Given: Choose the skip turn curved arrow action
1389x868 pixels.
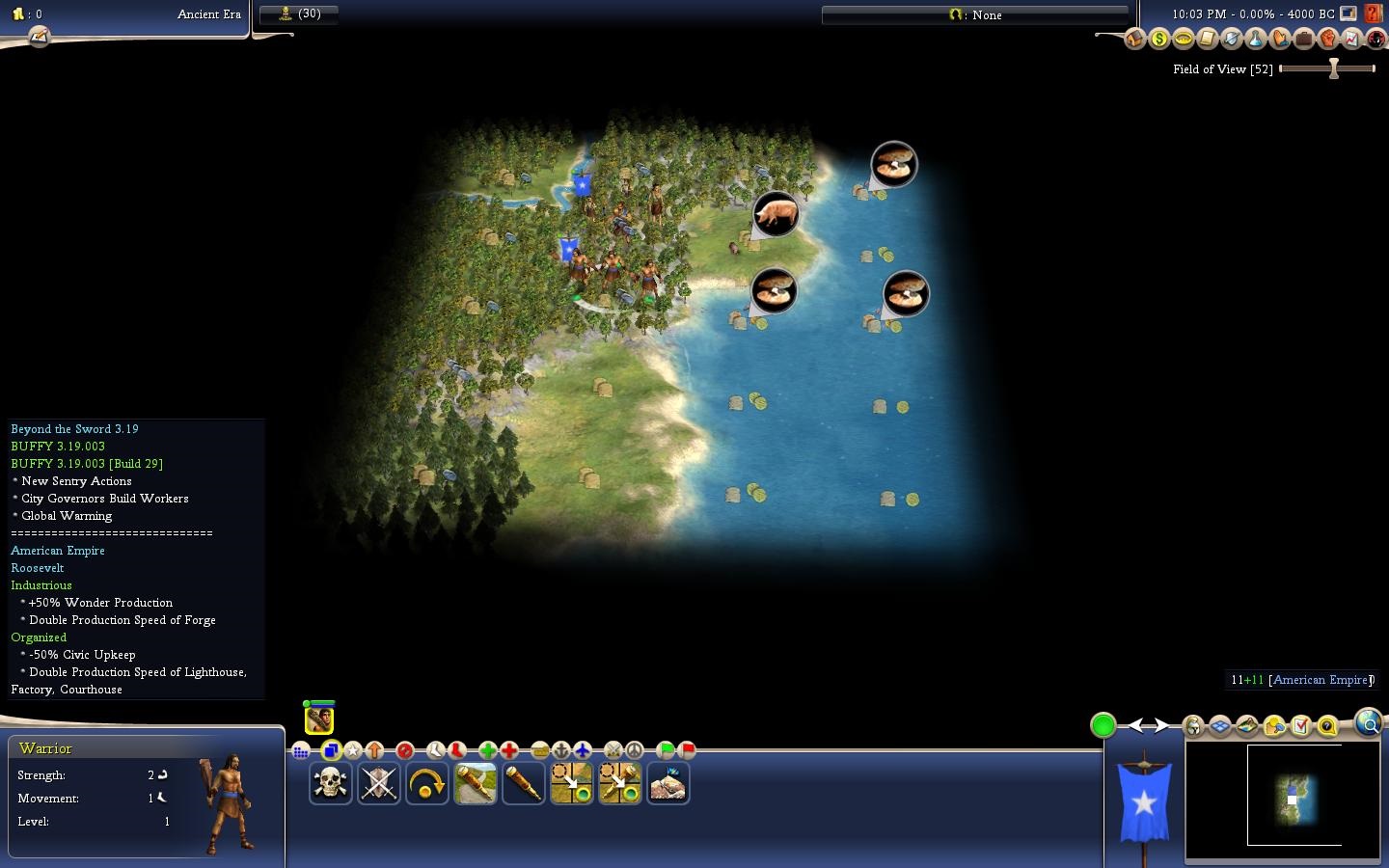Looking at the screenshot, I should [x=426, y=783].
